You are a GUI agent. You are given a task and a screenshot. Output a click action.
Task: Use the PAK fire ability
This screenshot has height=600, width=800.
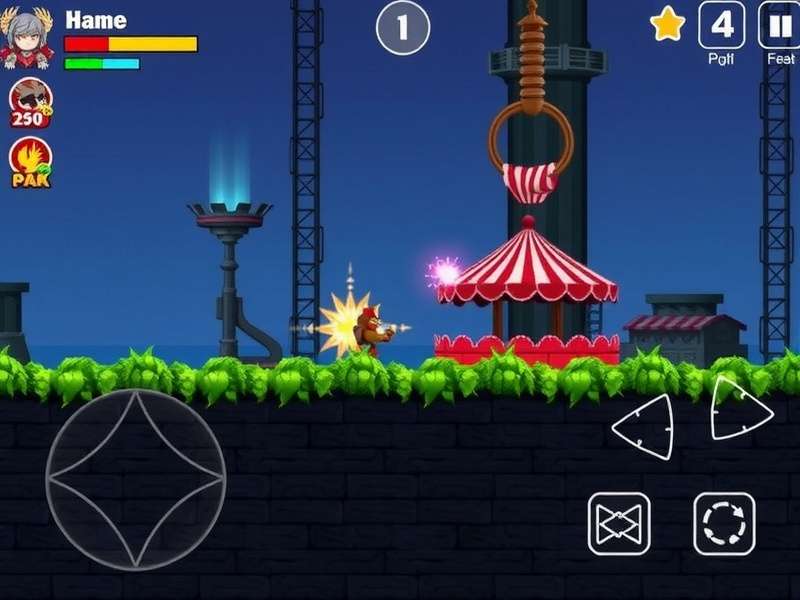[x=30, y=163]
